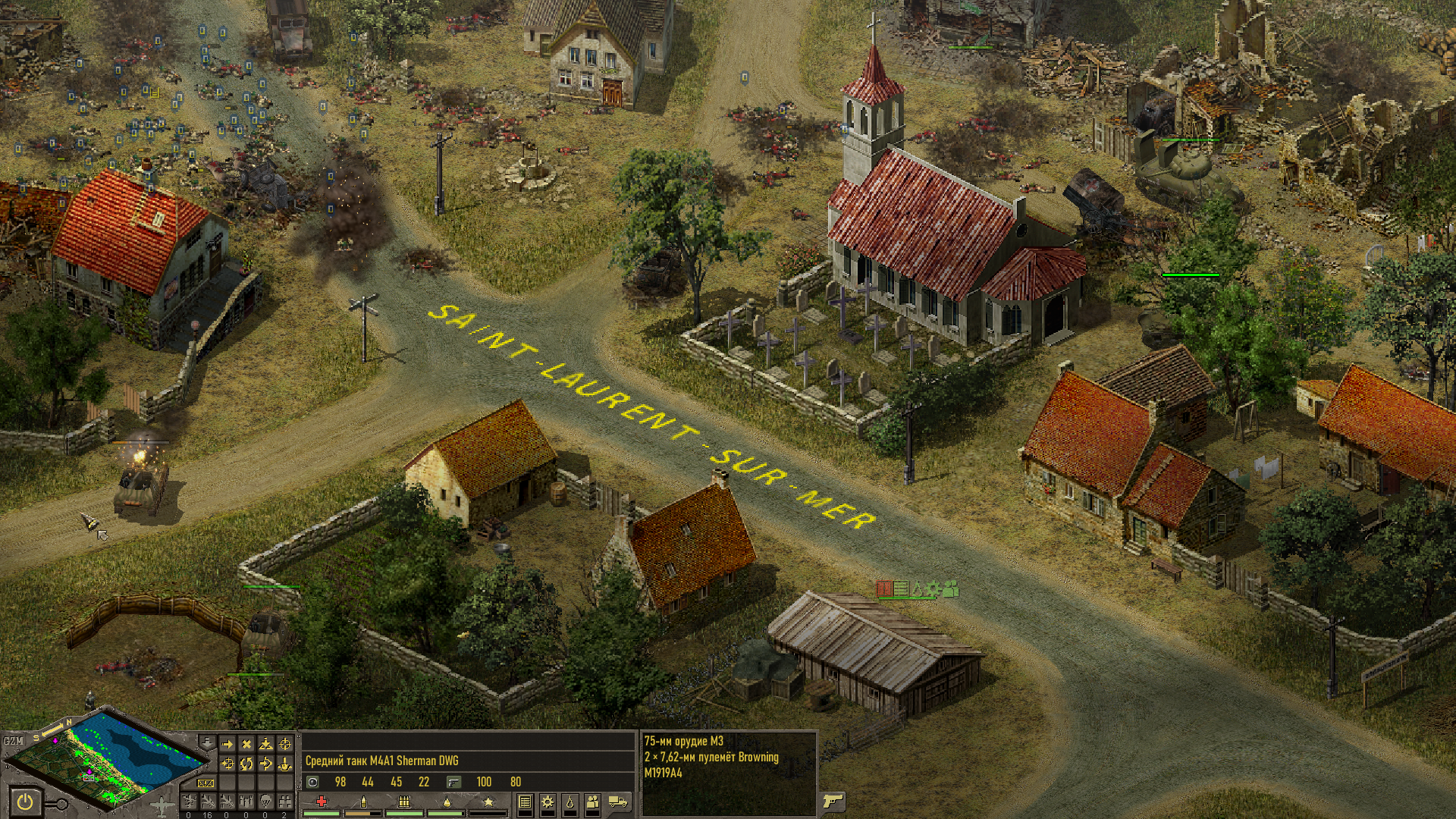Choose the rotate unit command

[x=246, y=764]
